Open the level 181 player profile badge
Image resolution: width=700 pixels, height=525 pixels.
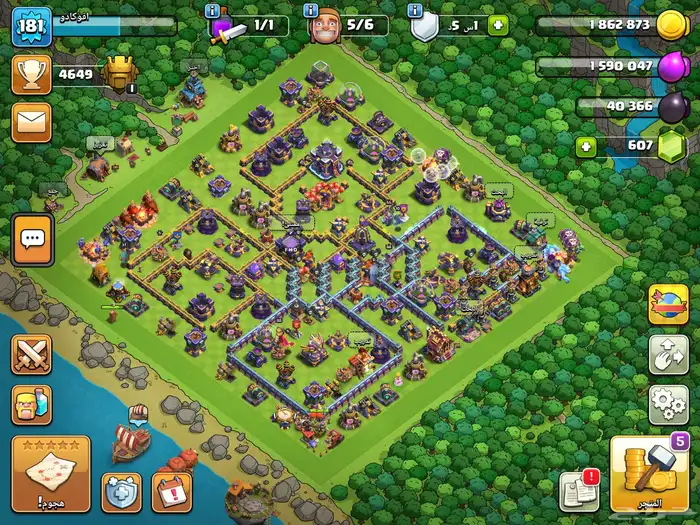click(x=30, y=26)
